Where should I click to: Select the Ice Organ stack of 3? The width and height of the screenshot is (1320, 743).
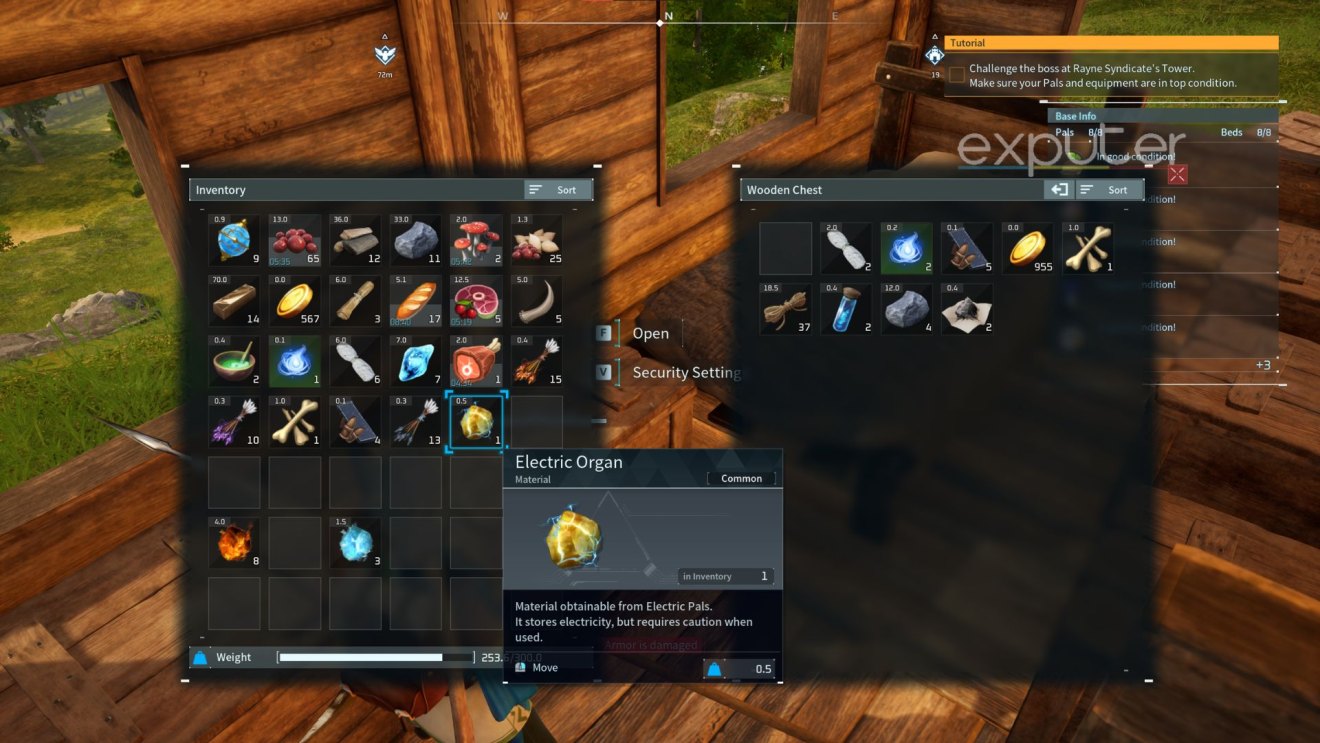click(355, 542)
